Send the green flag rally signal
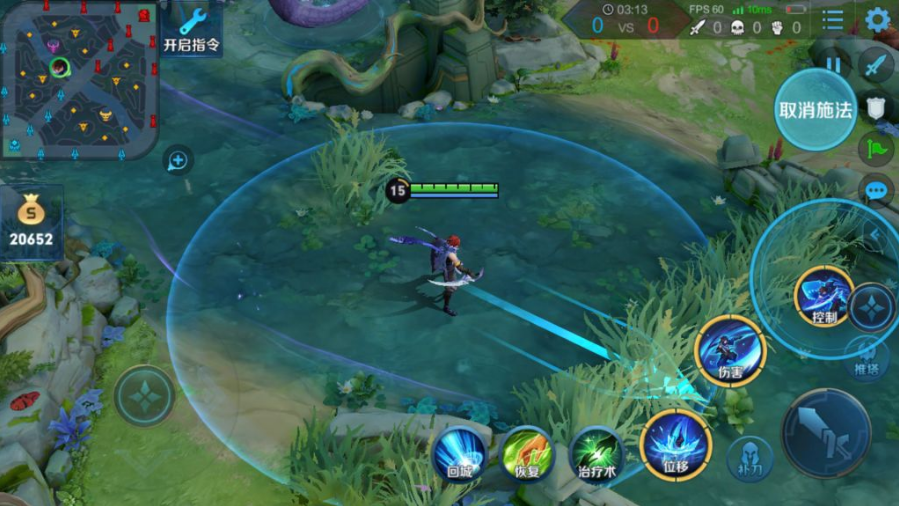 tap(876, 148)
